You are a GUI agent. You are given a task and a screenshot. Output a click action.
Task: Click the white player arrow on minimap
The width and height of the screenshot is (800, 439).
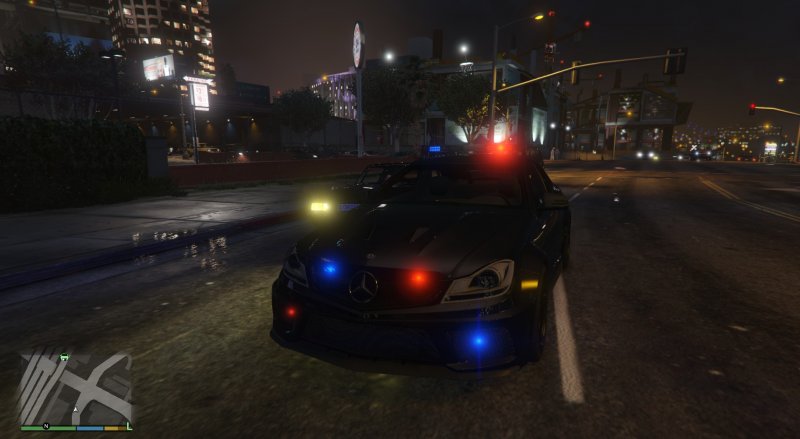[x=75, y=408]
